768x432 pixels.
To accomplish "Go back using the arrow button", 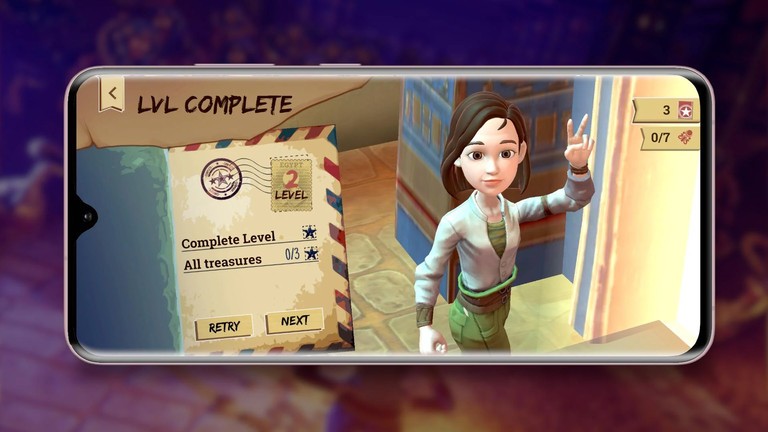I will (112, 93).
